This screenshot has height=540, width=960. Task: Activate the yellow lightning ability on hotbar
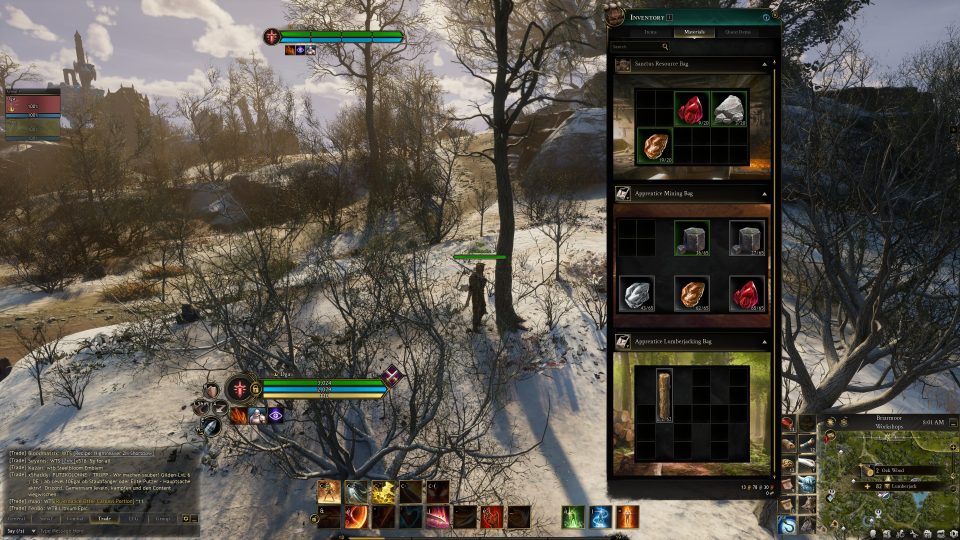coord(384,491)
